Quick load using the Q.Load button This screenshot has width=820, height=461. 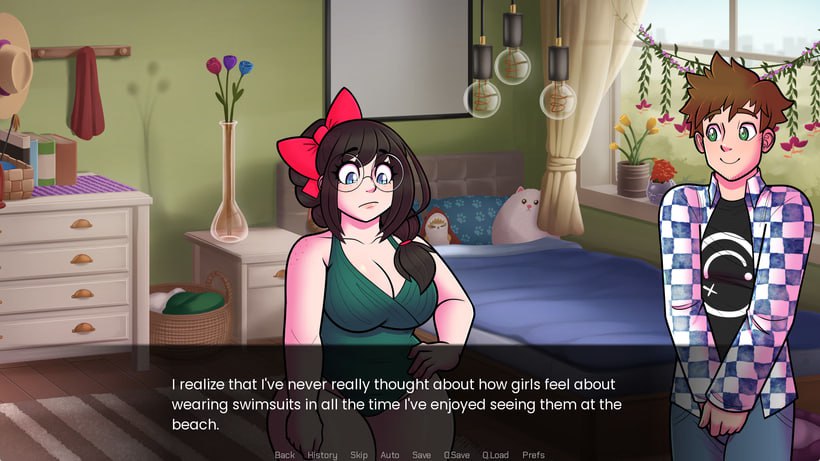tap(495, 455)
